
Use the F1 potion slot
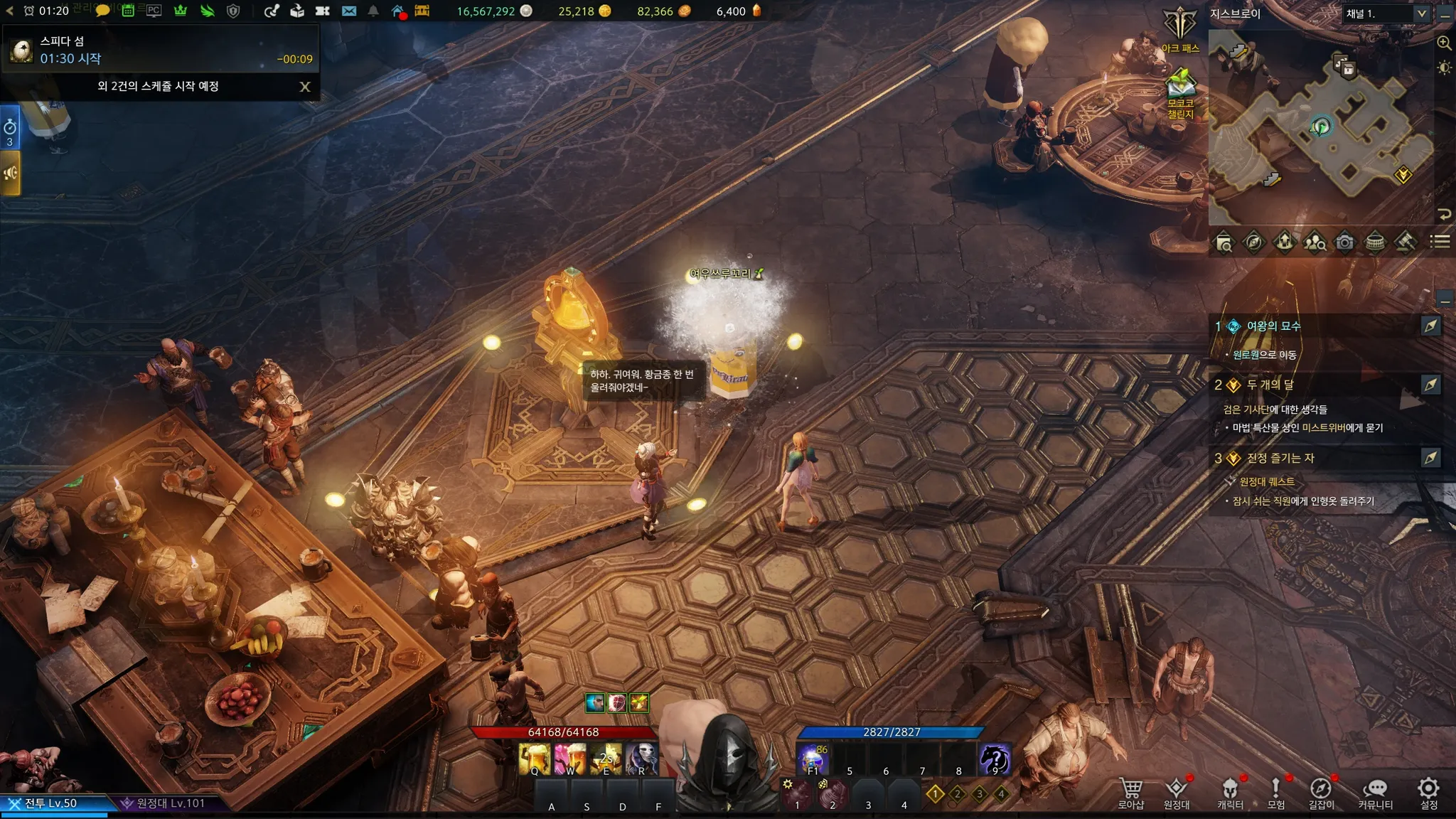pos(813,759)
